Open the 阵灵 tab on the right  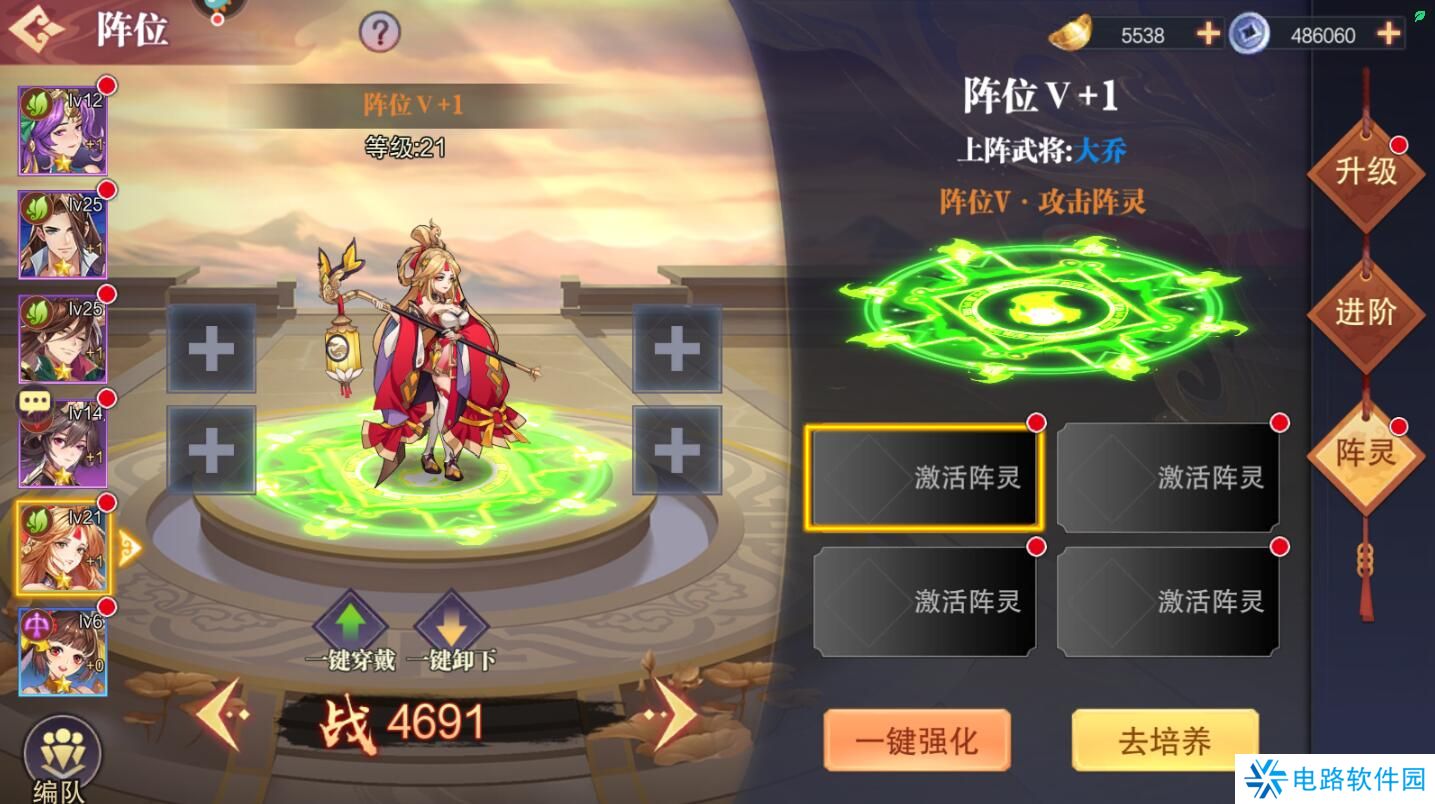pos(1366,453)
